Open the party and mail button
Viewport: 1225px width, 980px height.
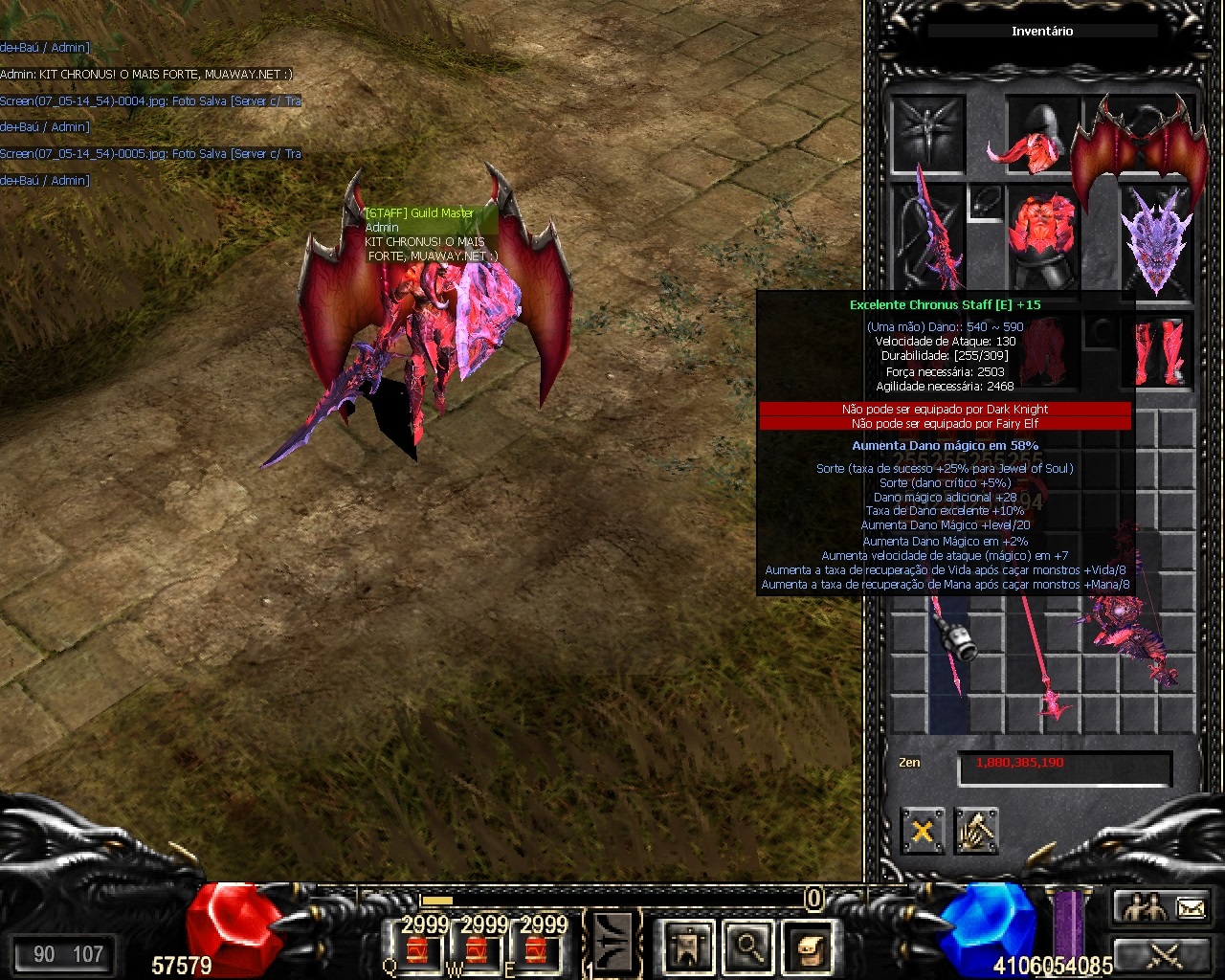tap(1164, 907)
